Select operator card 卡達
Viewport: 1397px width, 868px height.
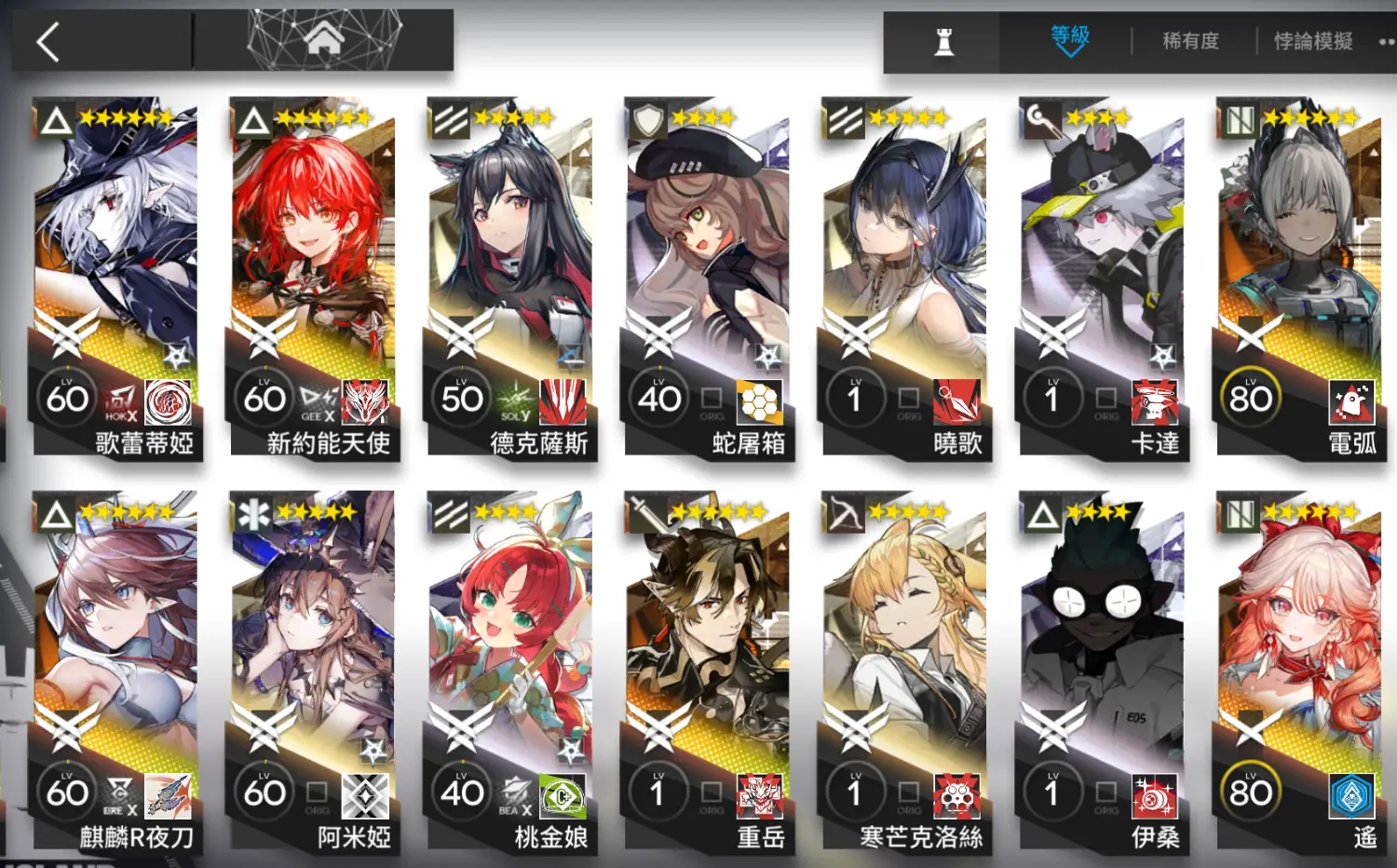tap(1103, 279)
